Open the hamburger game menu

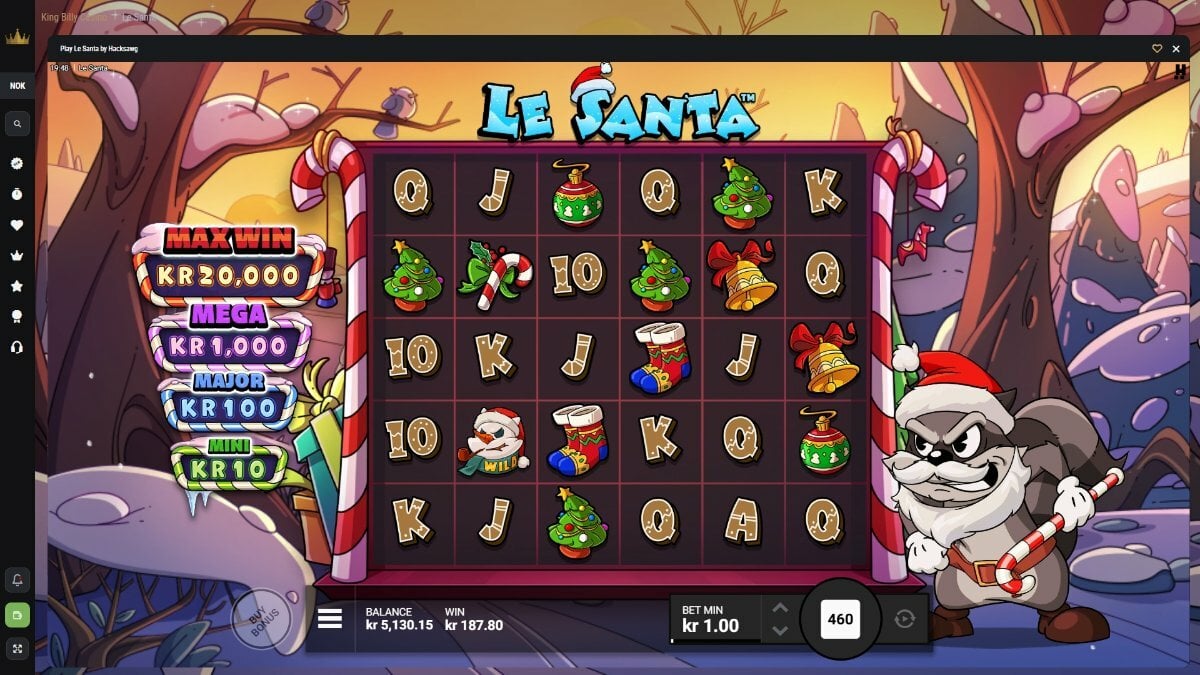[330, 619]
